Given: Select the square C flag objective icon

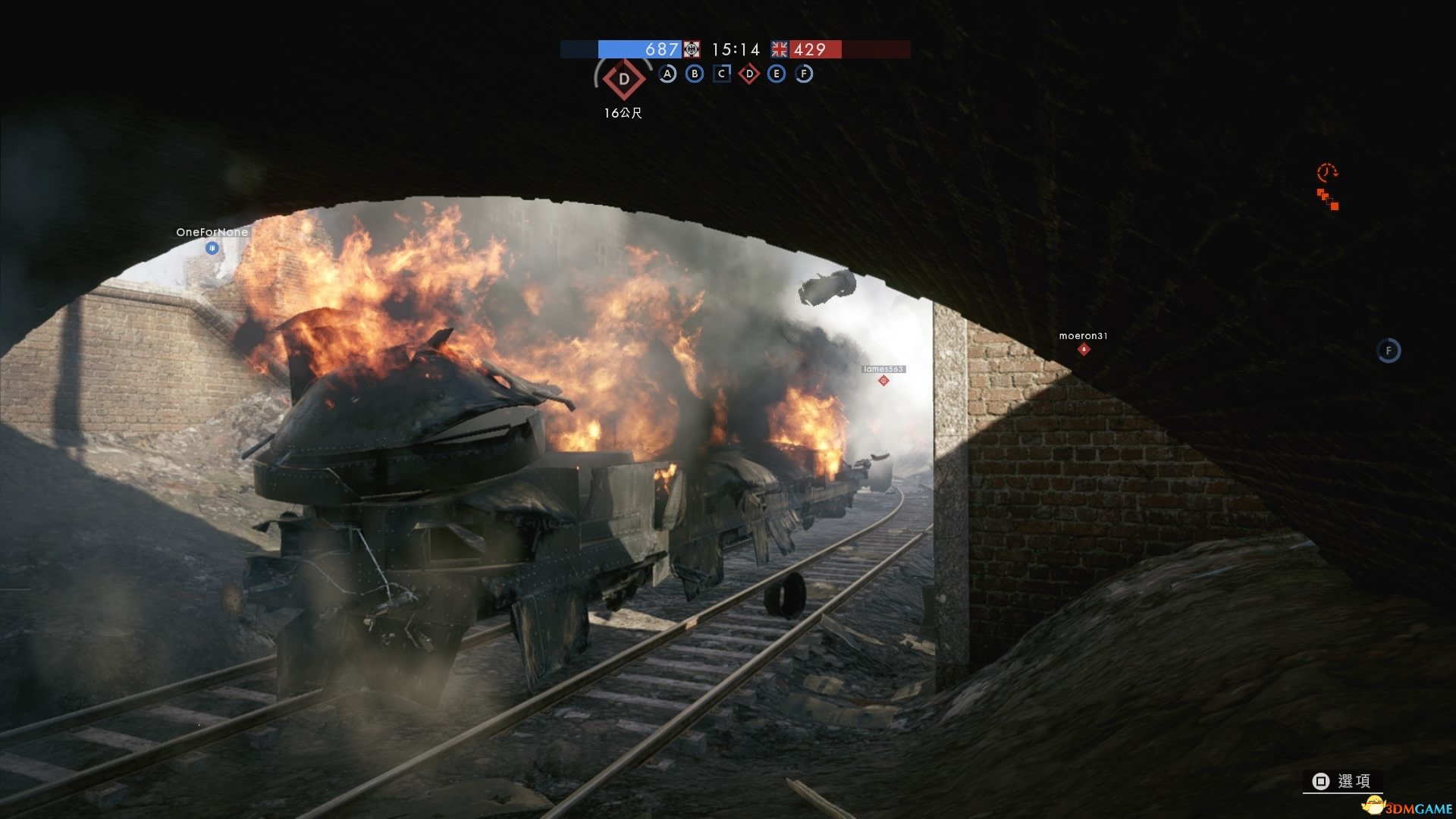Looking at the screenshot, I should click(722, 74).
